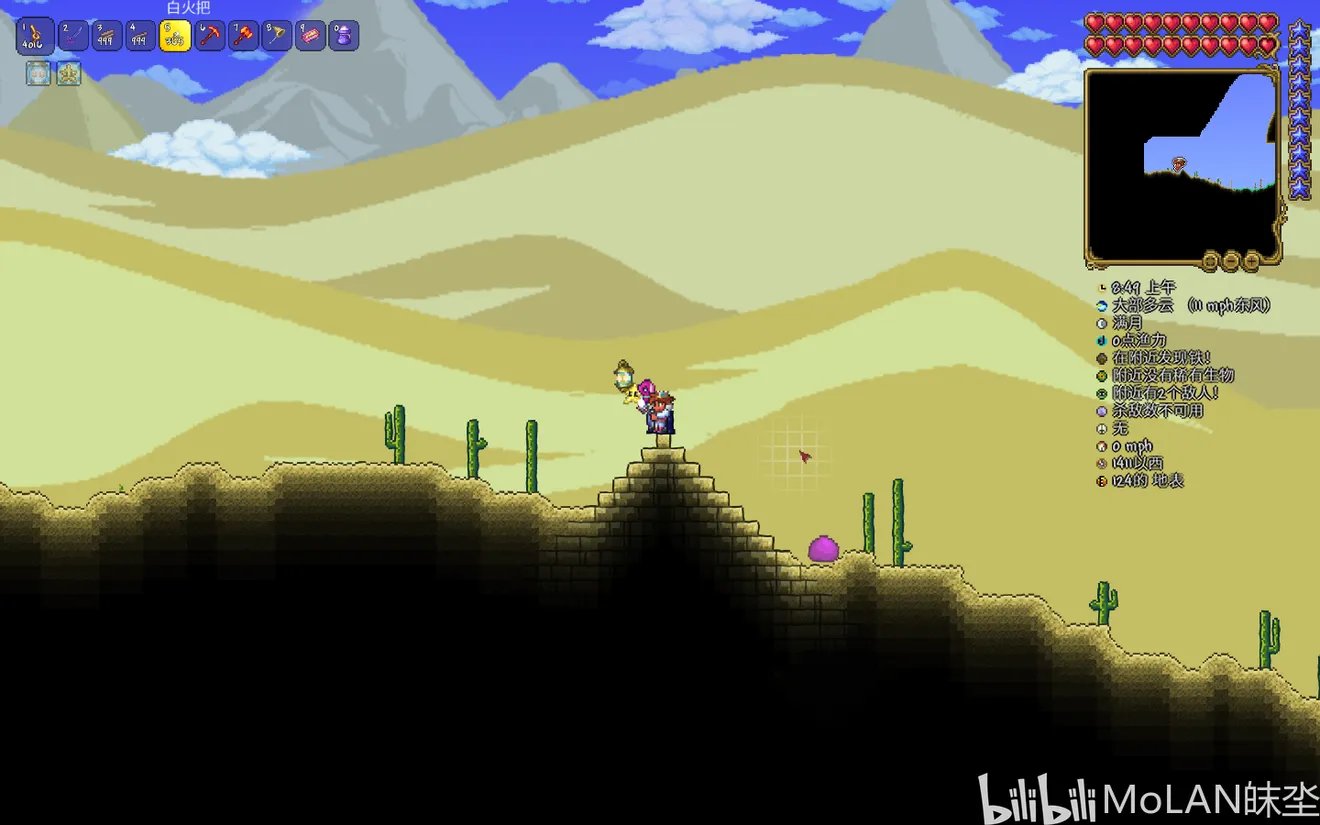Click the player head marker on minimap
The width and height of the screenshot is (1320, 825).
[1180, 163]
